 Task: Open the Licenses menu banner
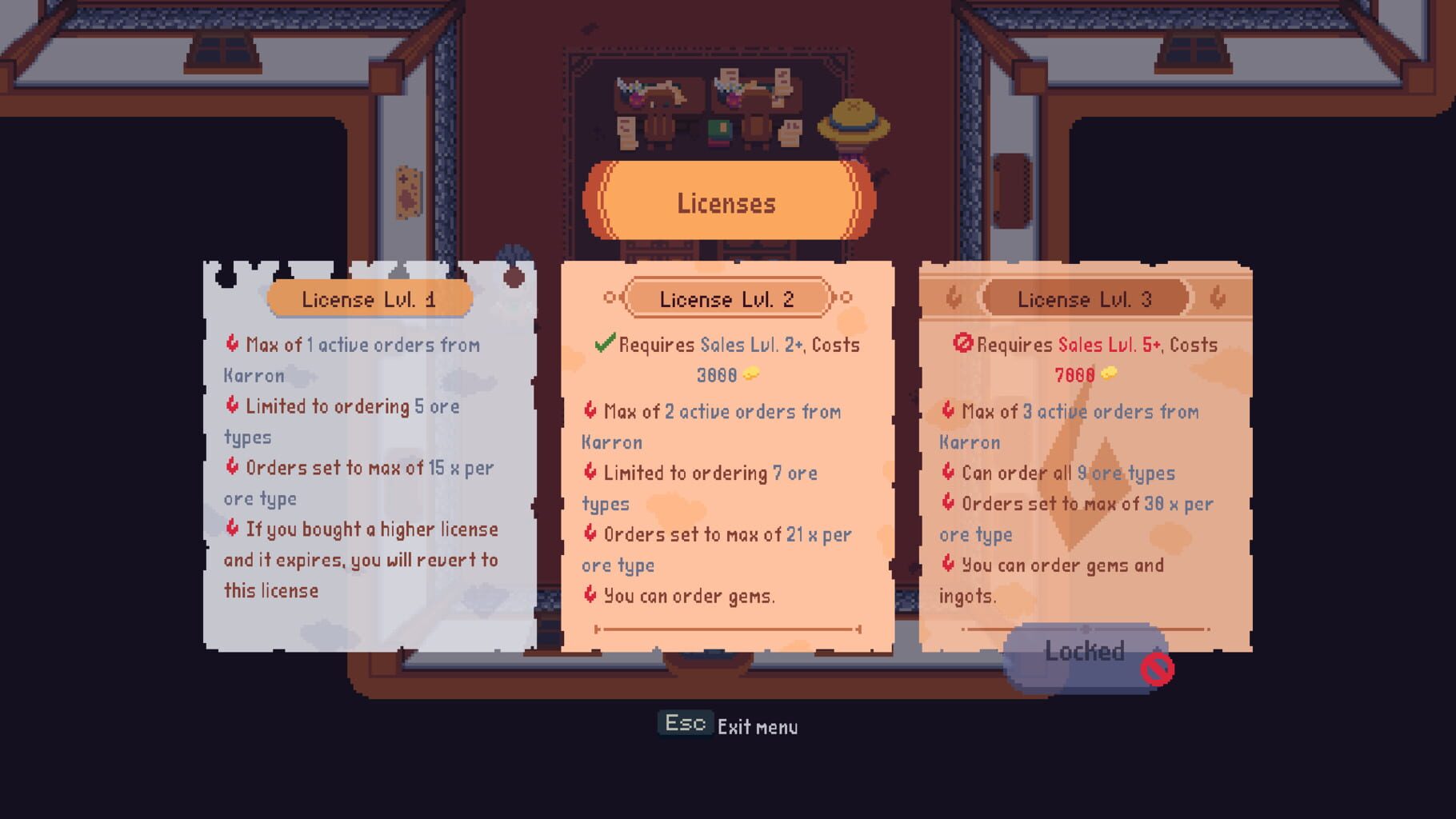[726, 203]
